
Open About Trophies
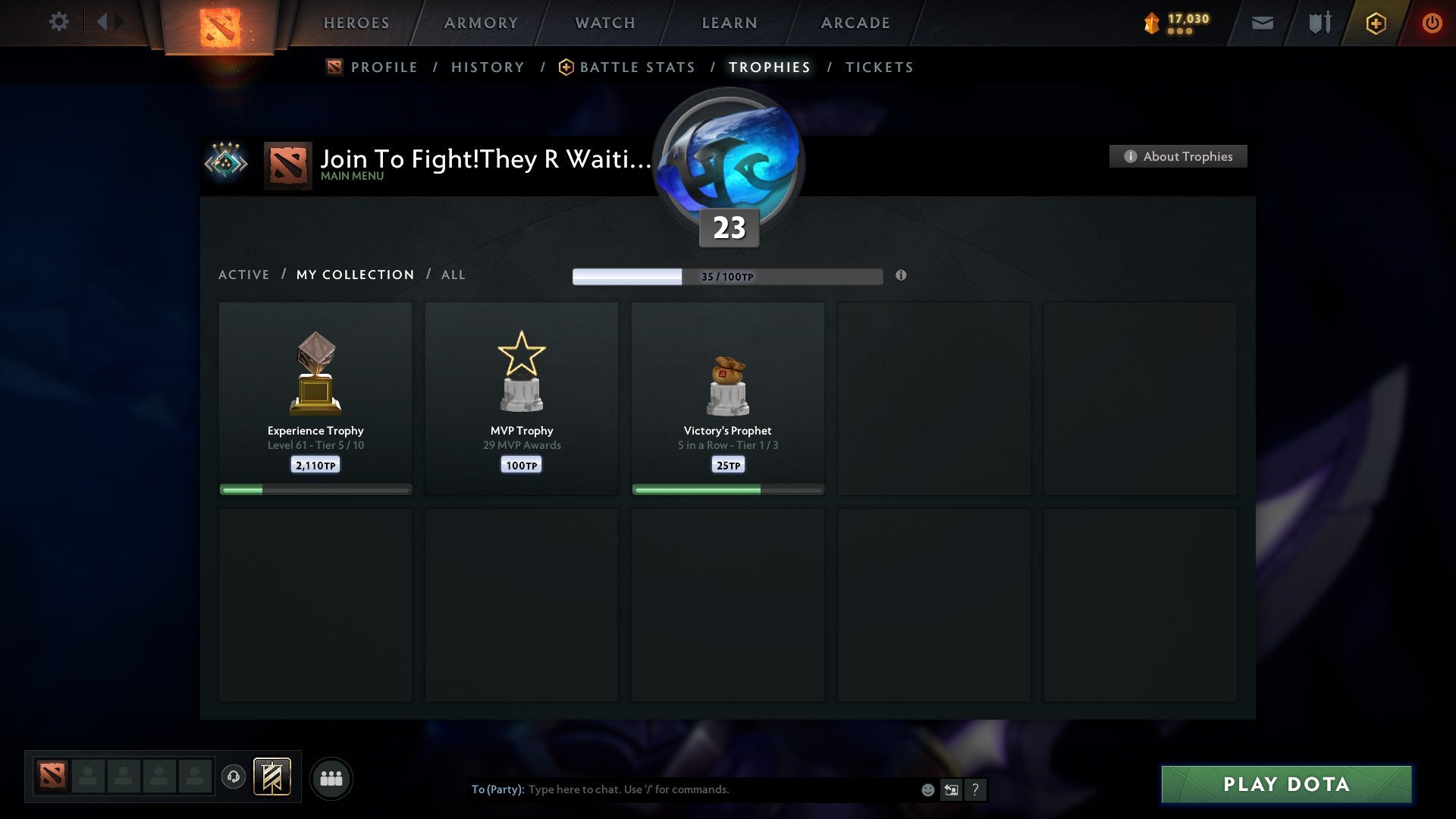click(x=1178, y=156)
